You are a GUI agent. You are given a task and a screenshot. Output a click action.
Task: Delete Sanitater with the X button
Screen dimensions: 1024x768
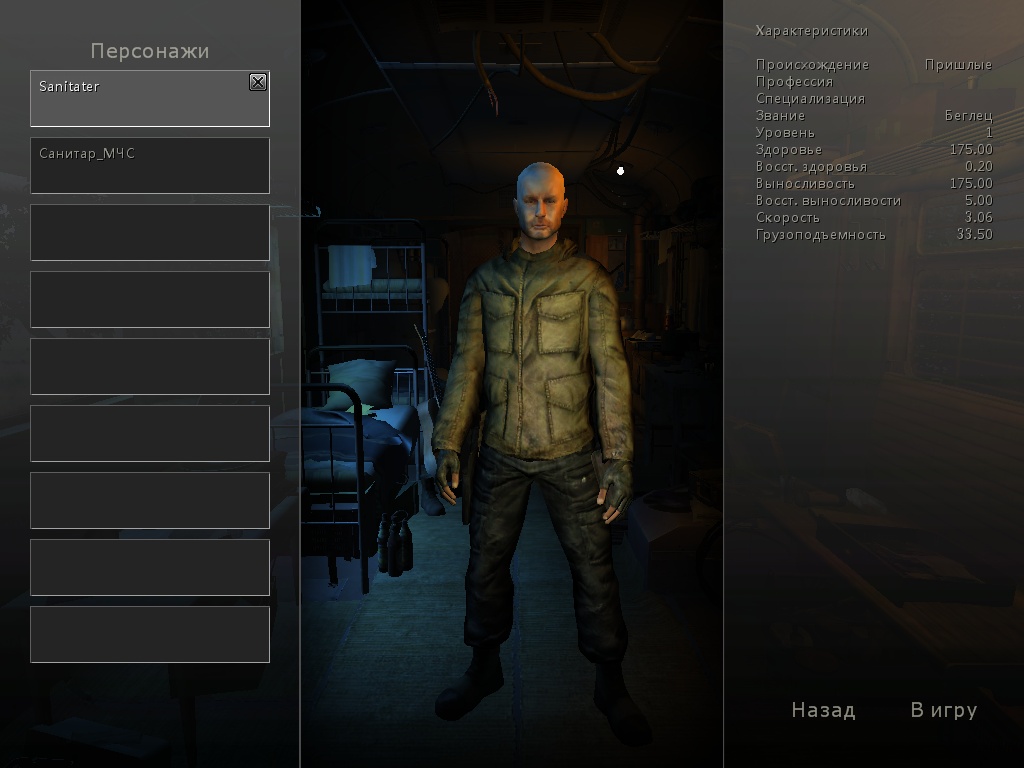coord(258,83)
